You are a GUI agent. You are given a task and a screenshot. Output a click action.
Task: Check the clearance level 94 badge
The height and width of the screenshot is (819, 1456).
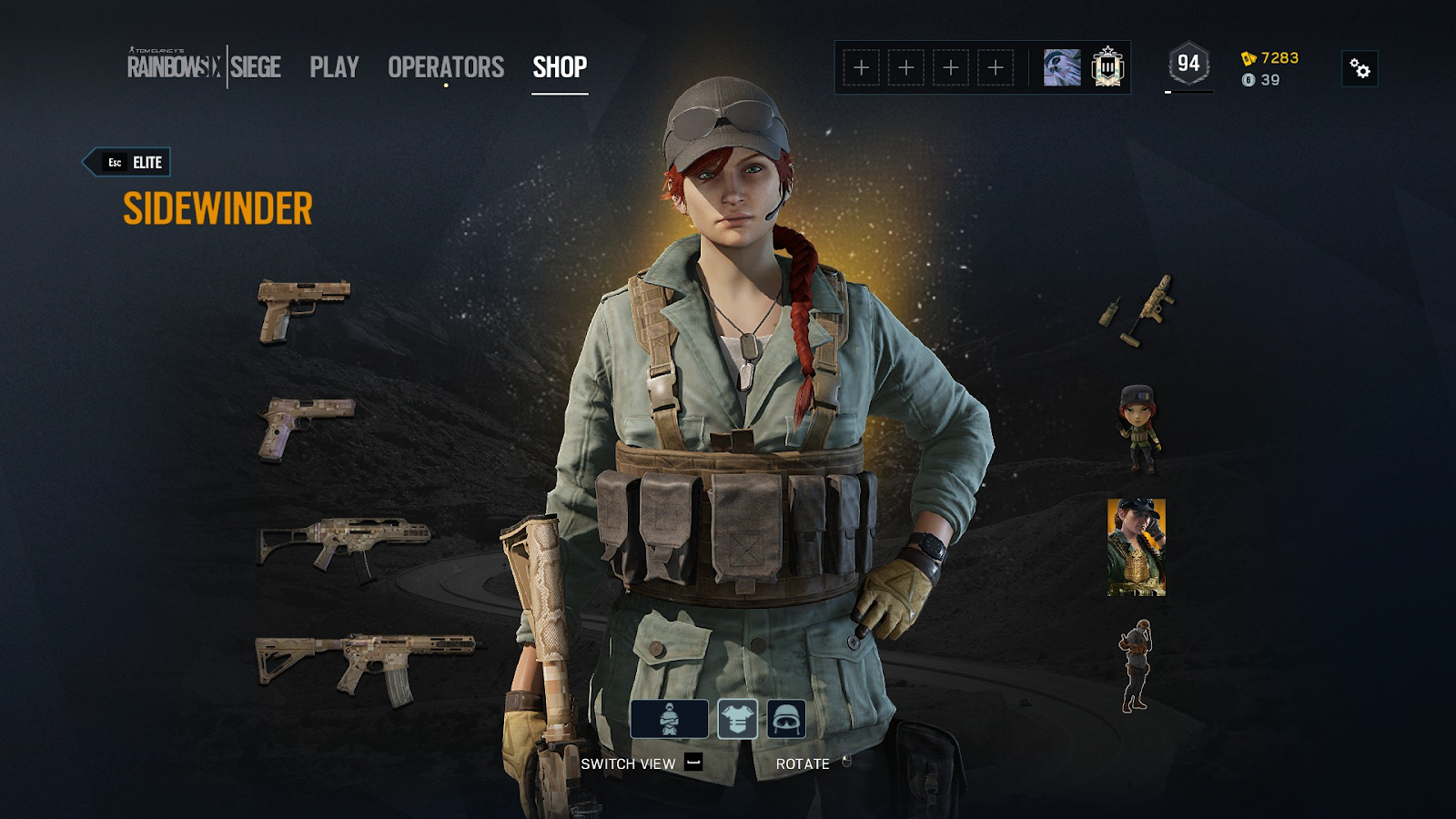(1188, 65)
